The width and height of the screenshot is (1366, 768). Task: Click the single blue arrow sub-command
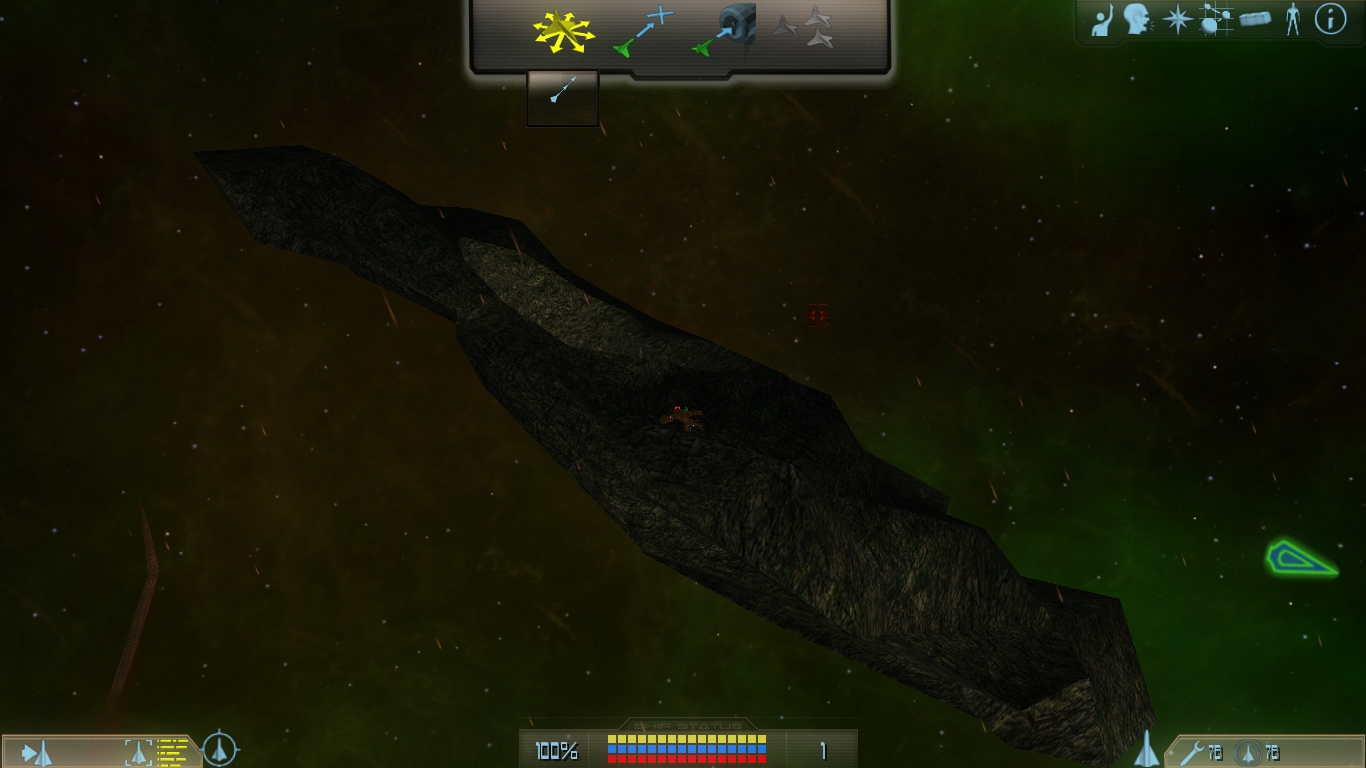tap(563, 93)
